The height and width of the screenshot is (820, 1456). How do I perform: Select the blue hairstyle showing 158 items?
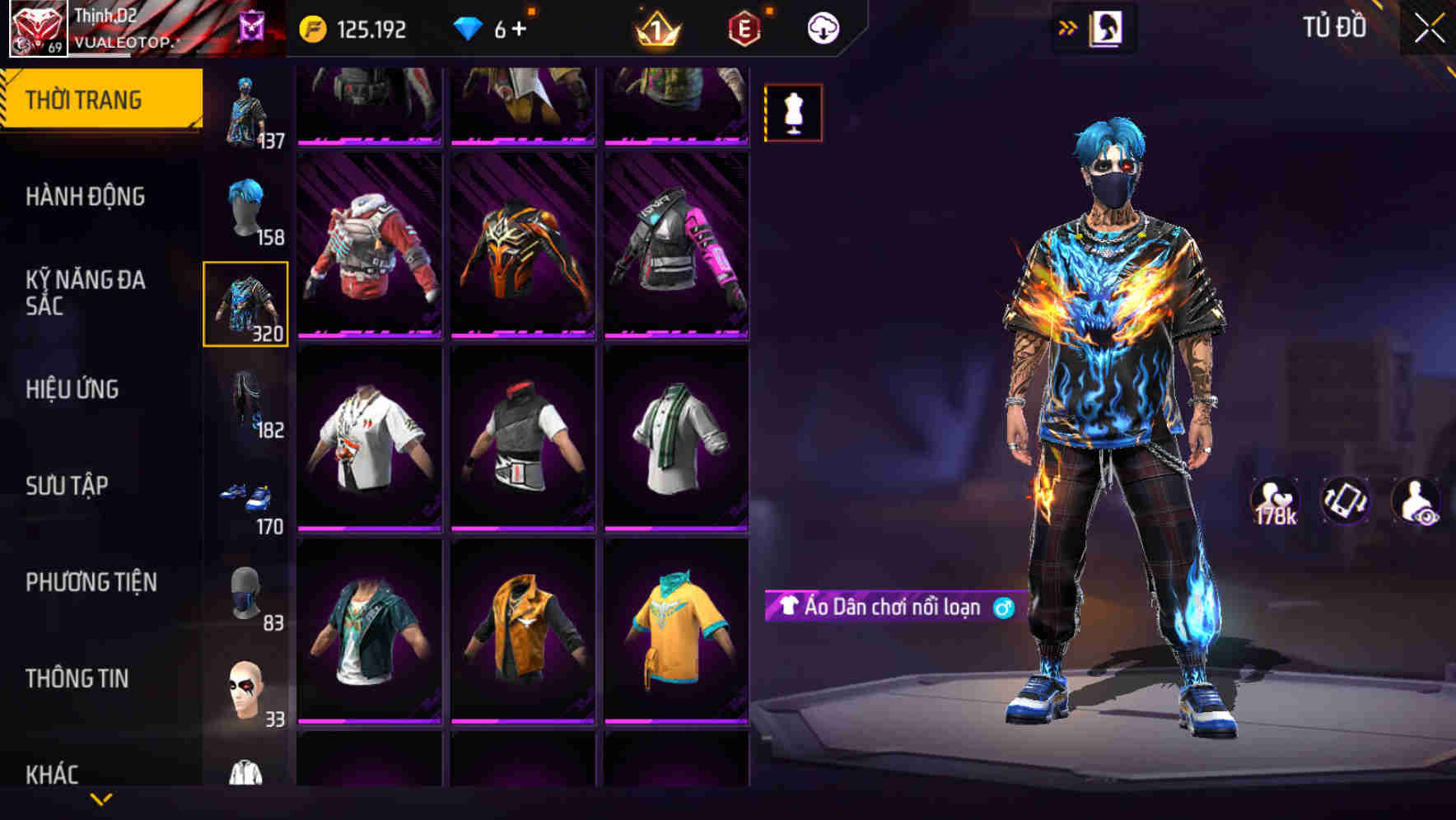[x=245, y=210]
